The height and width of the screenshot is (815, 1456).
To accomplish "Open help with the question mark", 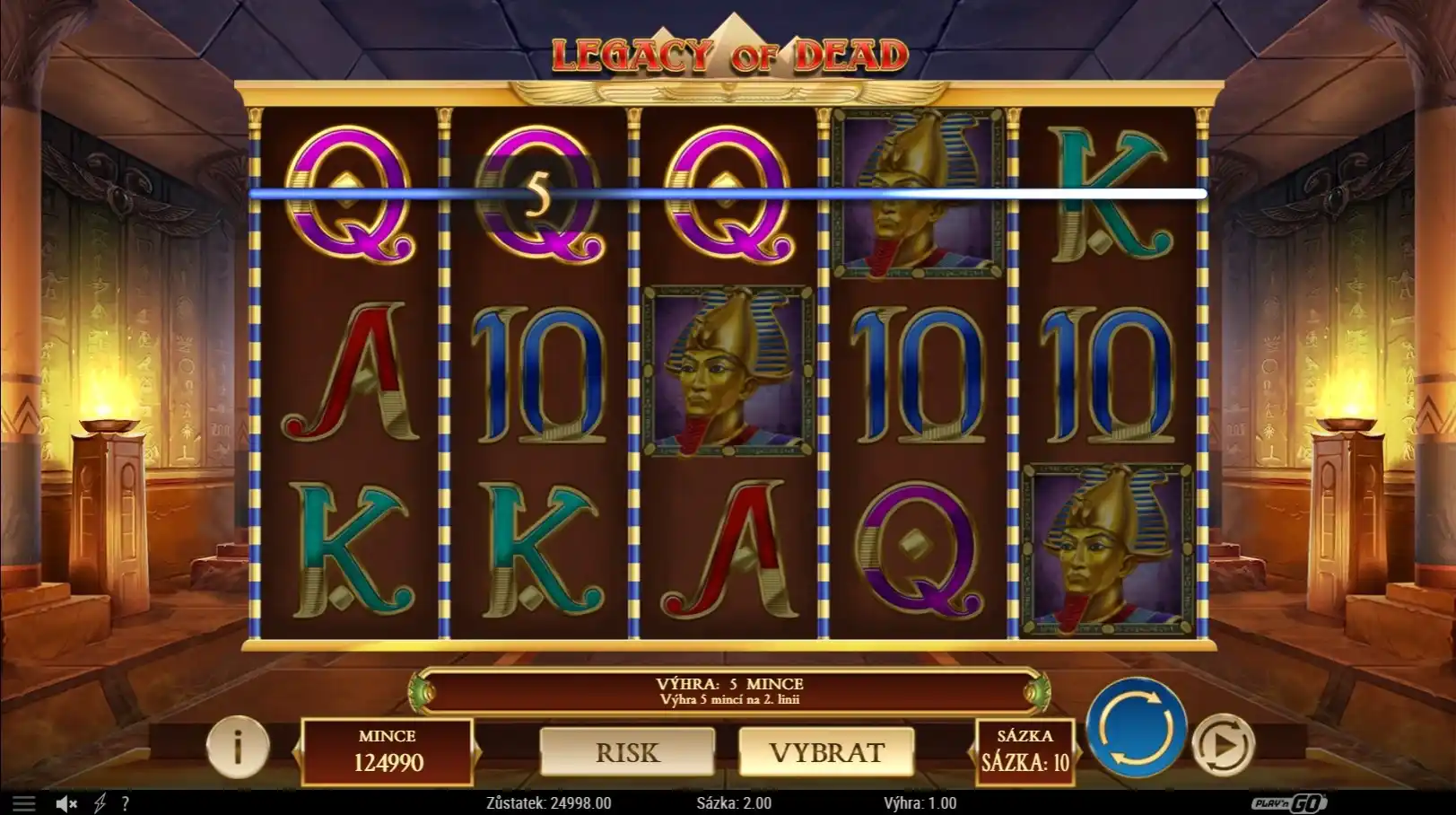I will tap(126, 803).
